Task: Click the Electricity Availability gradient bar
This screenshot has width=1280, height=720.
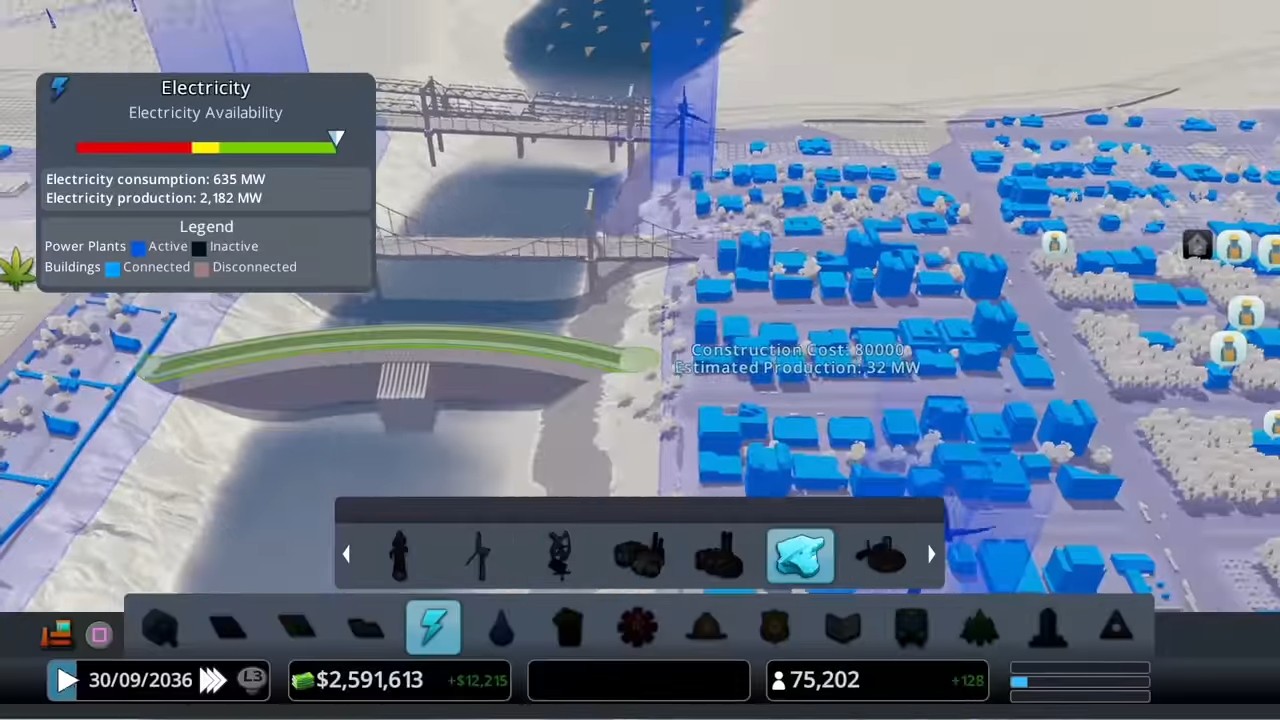Action: click(x=205, y=147)
